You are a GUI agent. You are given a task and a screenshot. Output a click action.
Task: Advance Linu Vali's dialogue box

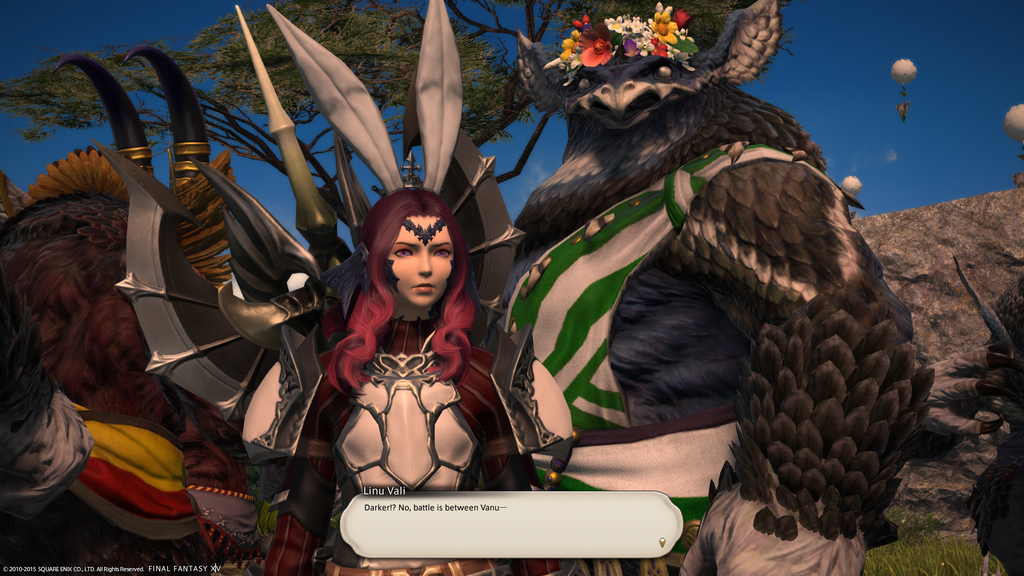pos(510,524)
